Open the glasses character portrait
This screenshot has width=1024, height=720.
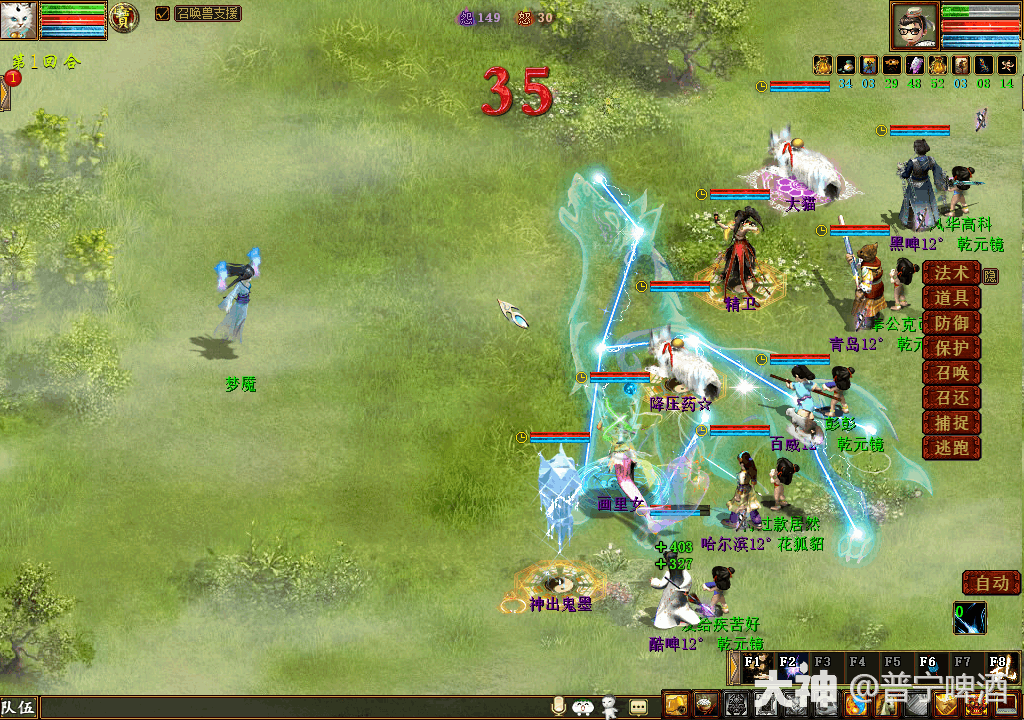coord(914,25)
